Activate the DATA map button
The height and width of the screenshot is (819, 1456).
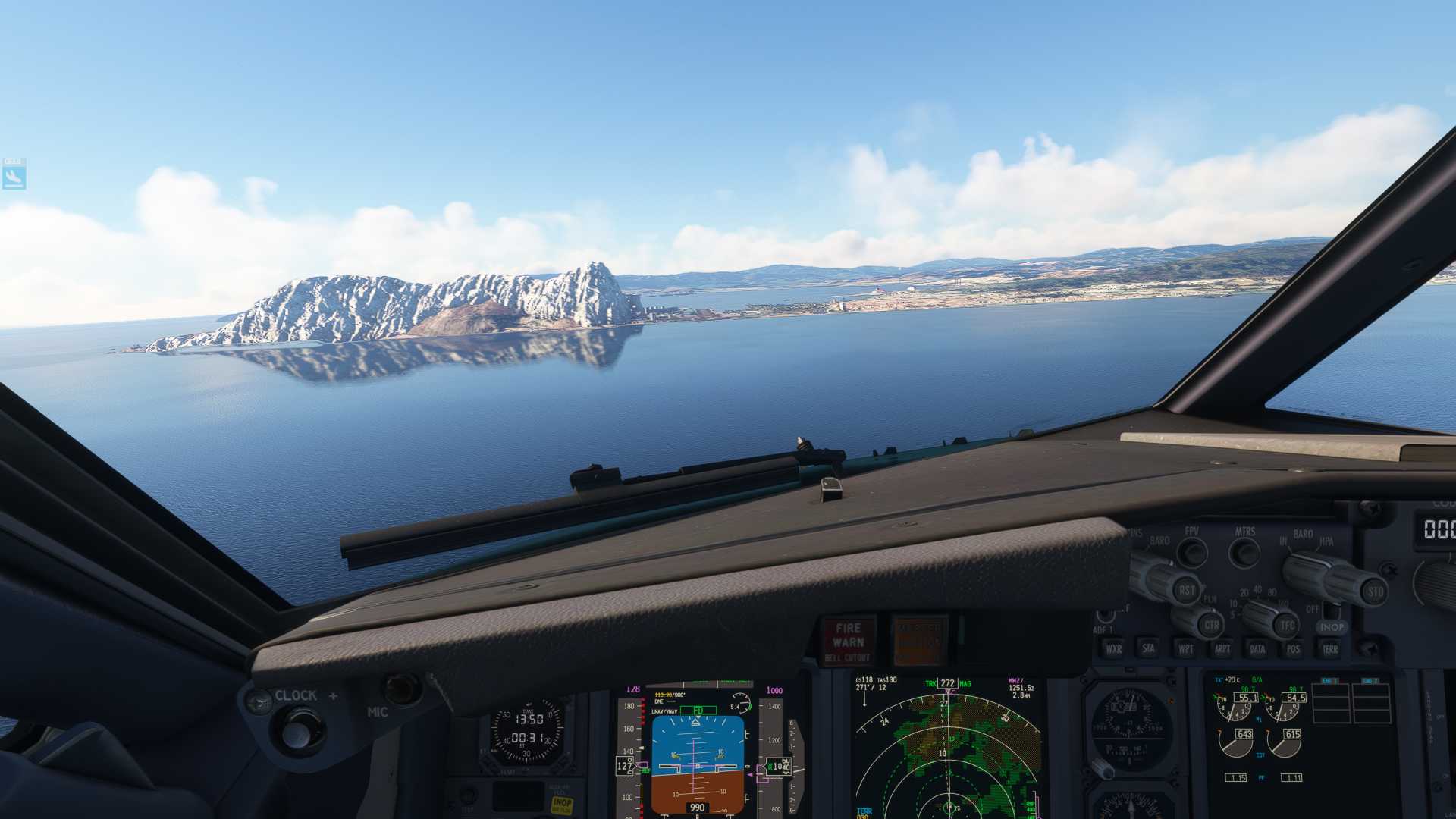[x=1257, y=649]
